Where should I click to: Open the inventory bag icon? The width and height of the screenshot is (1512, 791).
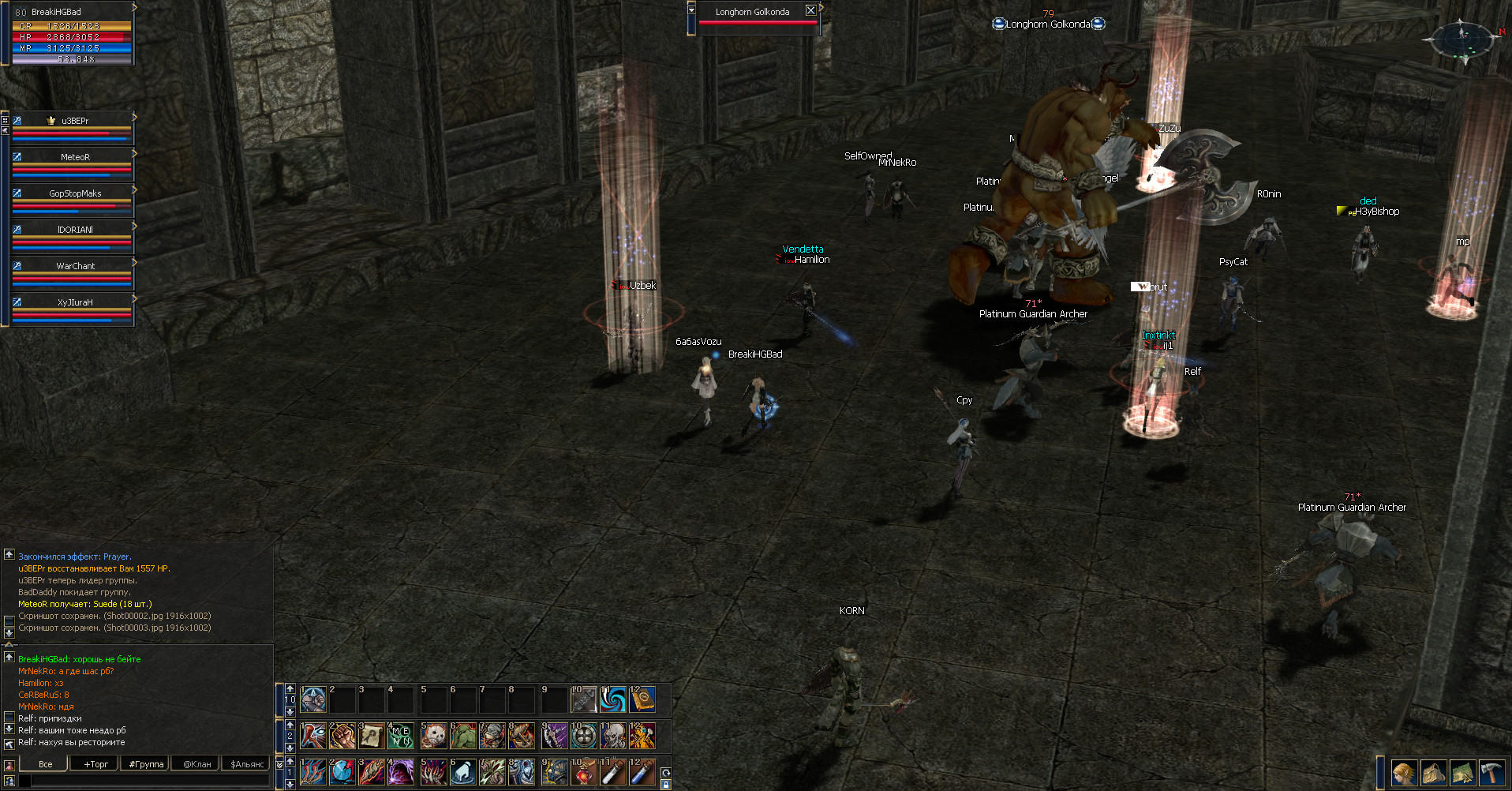pos(1433,773)
